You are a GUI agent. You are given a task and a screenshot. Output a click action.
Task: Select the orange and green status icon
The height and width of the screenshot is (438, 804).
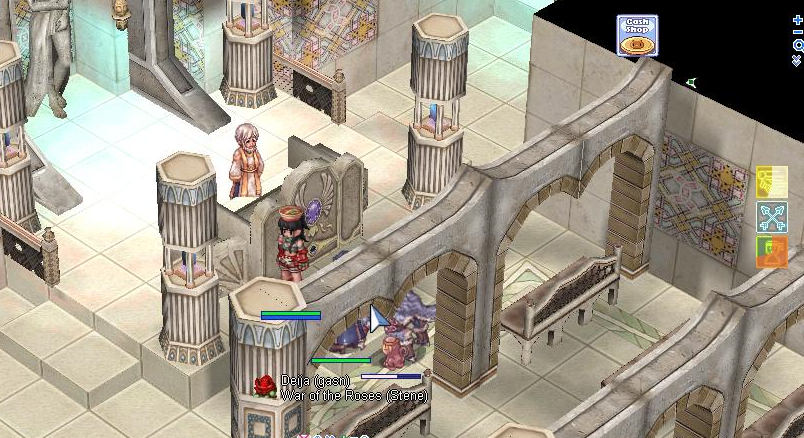[x=771, y=251]
